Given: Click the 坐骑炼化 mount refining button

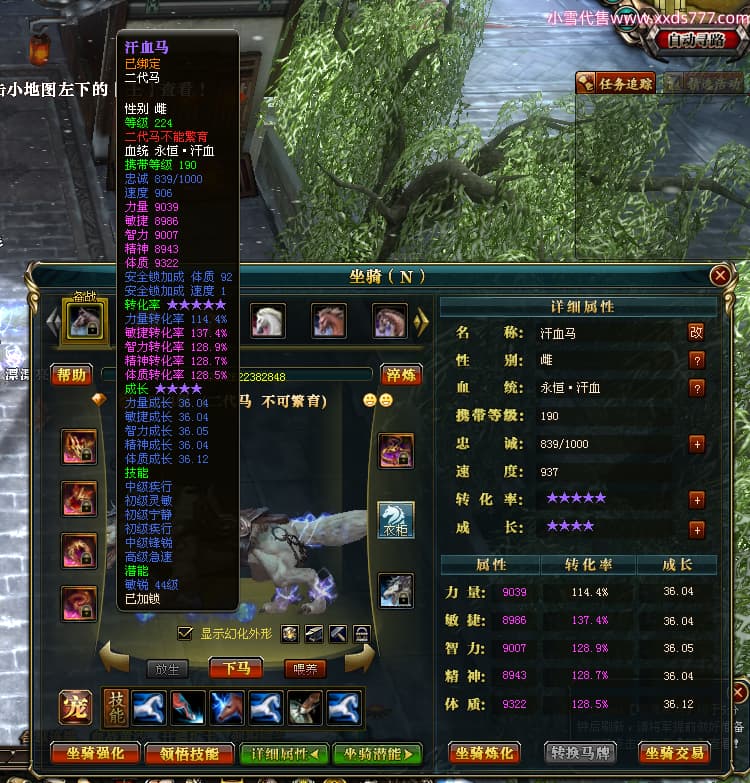Looking at the screenshot, I should click(486, 753).
